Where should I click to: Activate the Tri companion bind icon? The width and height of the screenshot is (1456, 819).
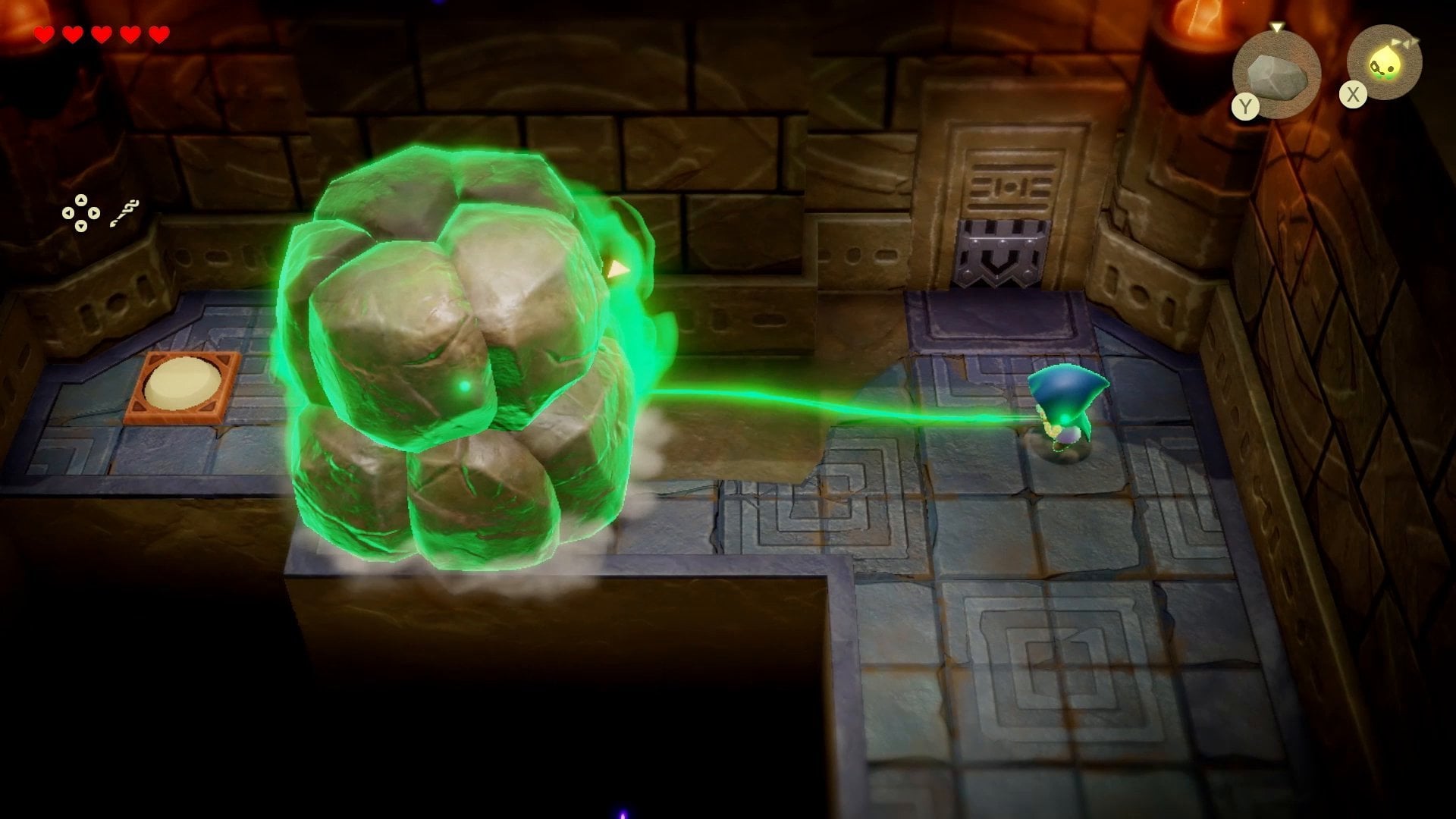[1384, 64]
